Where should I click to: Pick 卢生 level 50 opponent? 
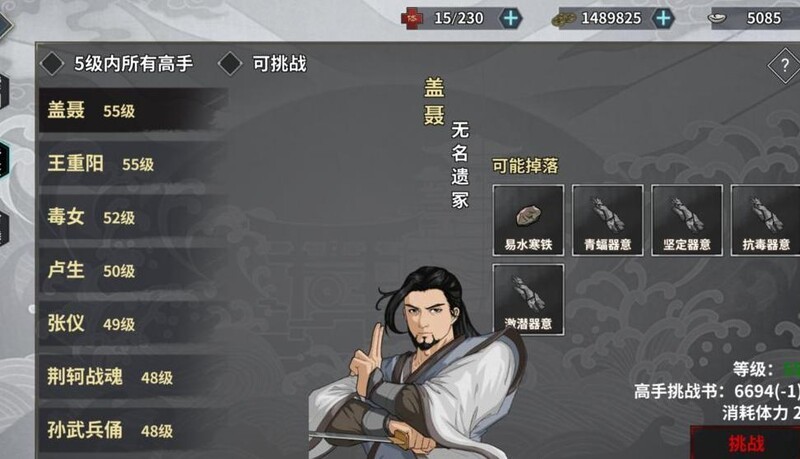(130, 270)
